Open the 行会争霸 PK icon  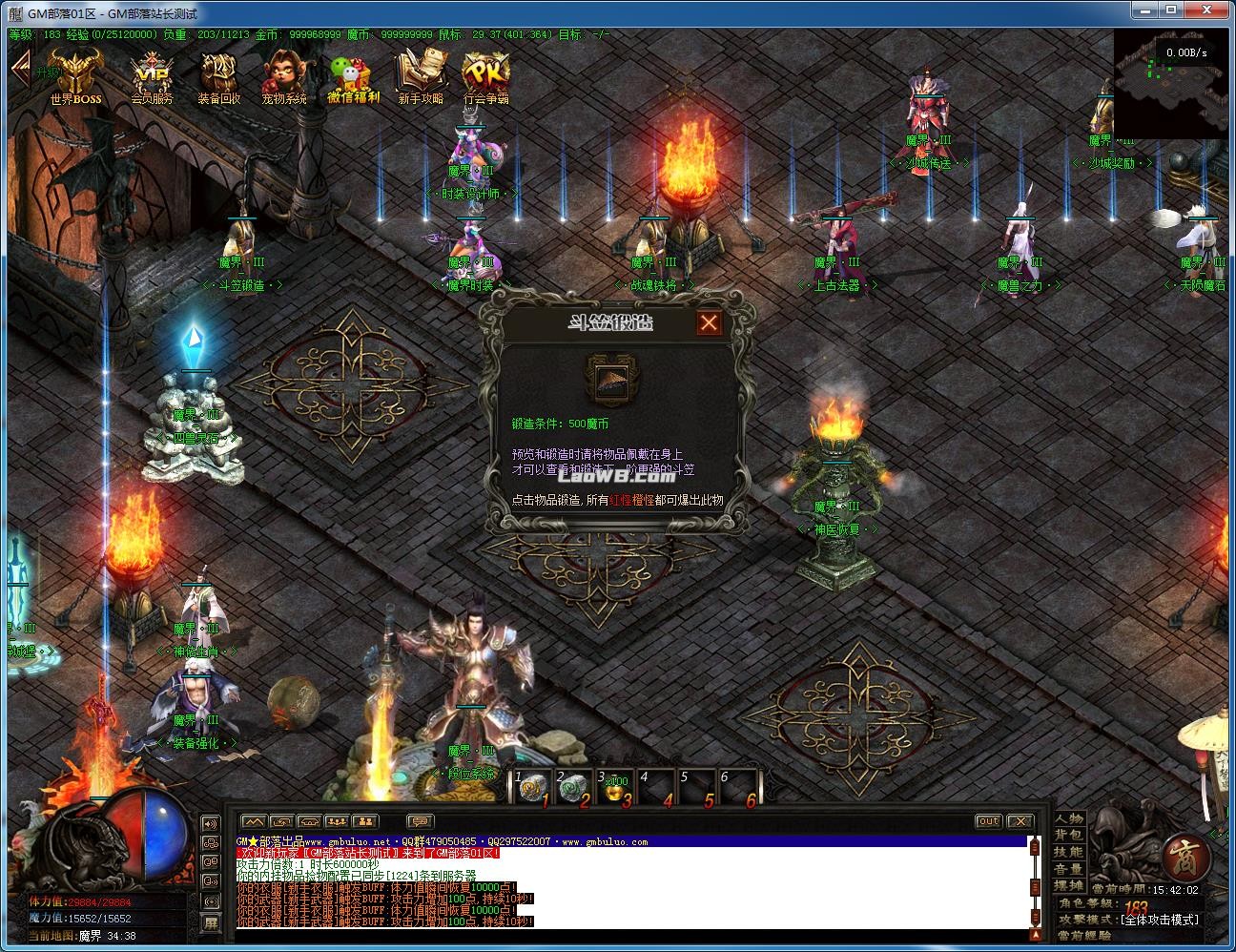click(x=485, y=76)
